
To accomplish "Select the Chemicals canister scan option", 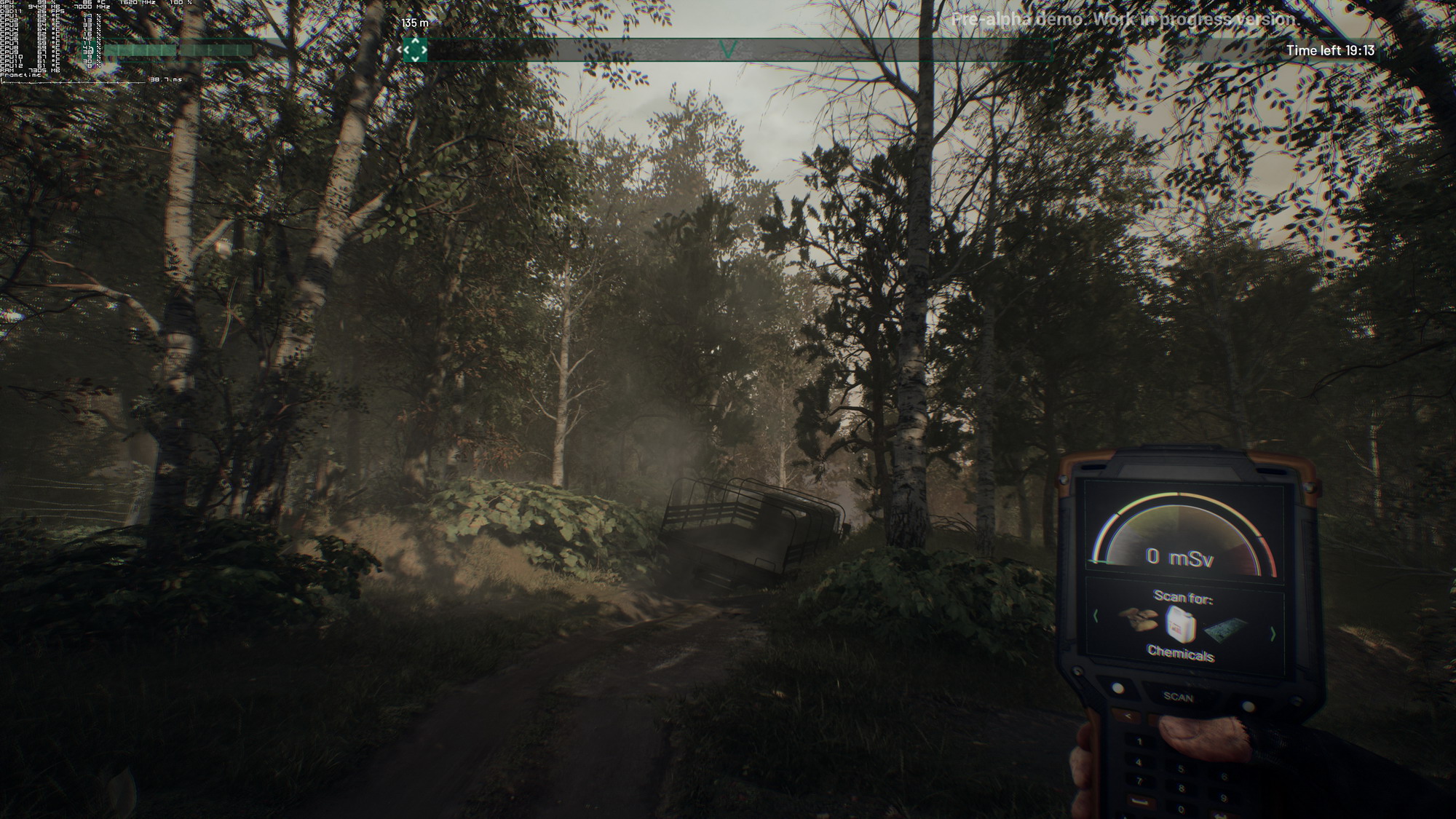I will coord(1180,624).
